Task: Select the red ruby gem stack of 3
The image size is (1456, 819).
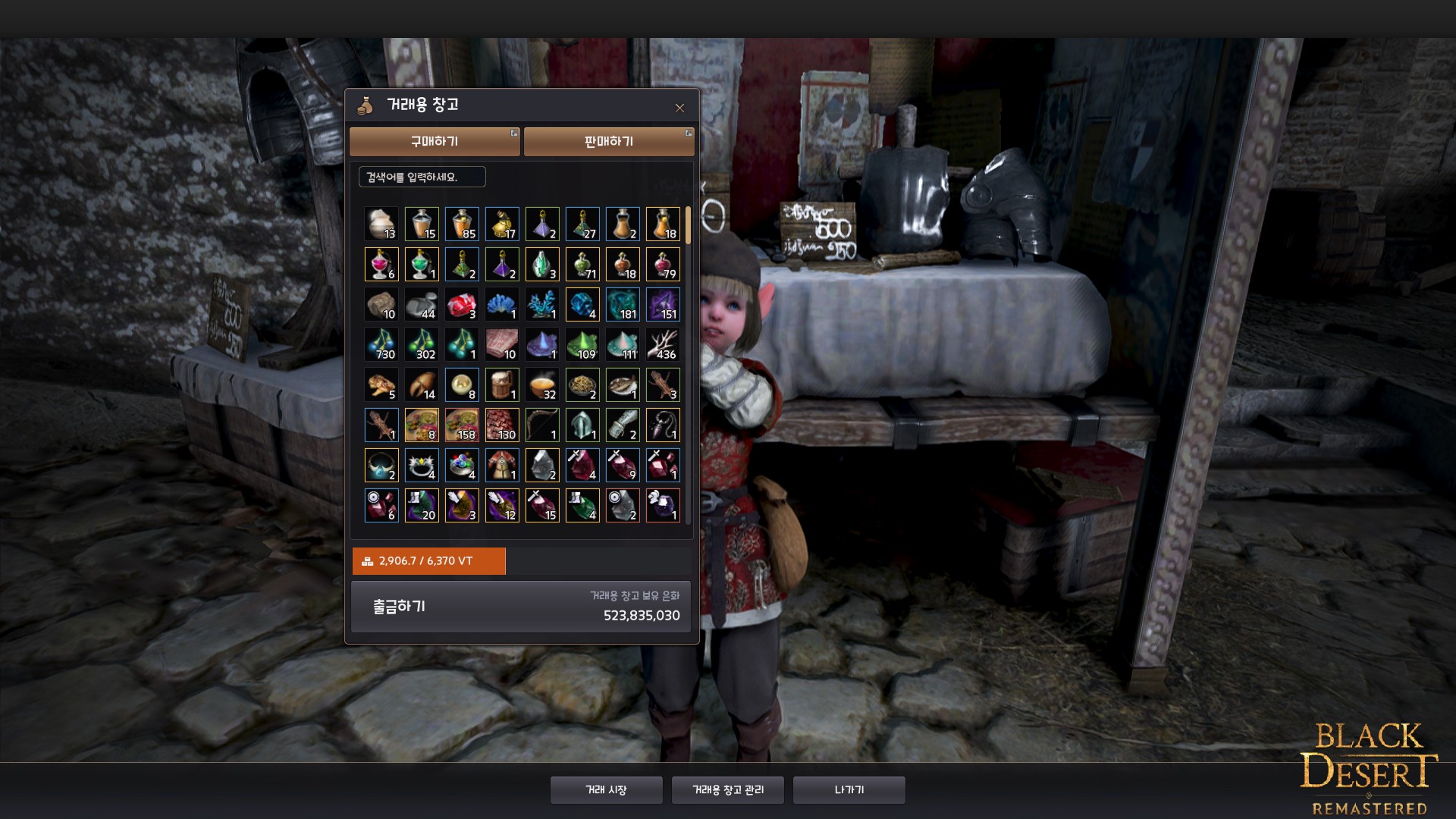Action: [462, 305]
